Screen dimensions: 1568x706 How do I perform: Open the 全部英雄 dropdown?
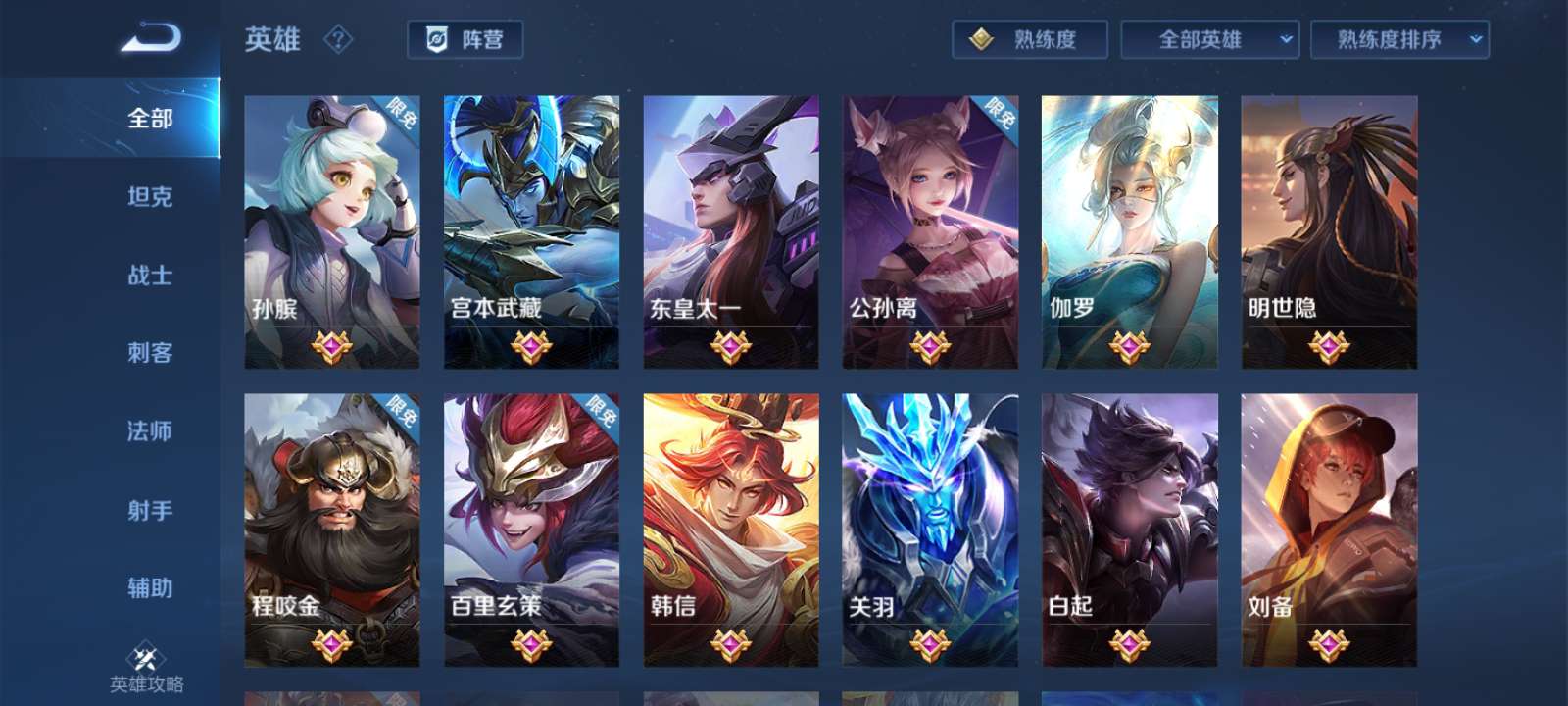(x=1209, y=40)
